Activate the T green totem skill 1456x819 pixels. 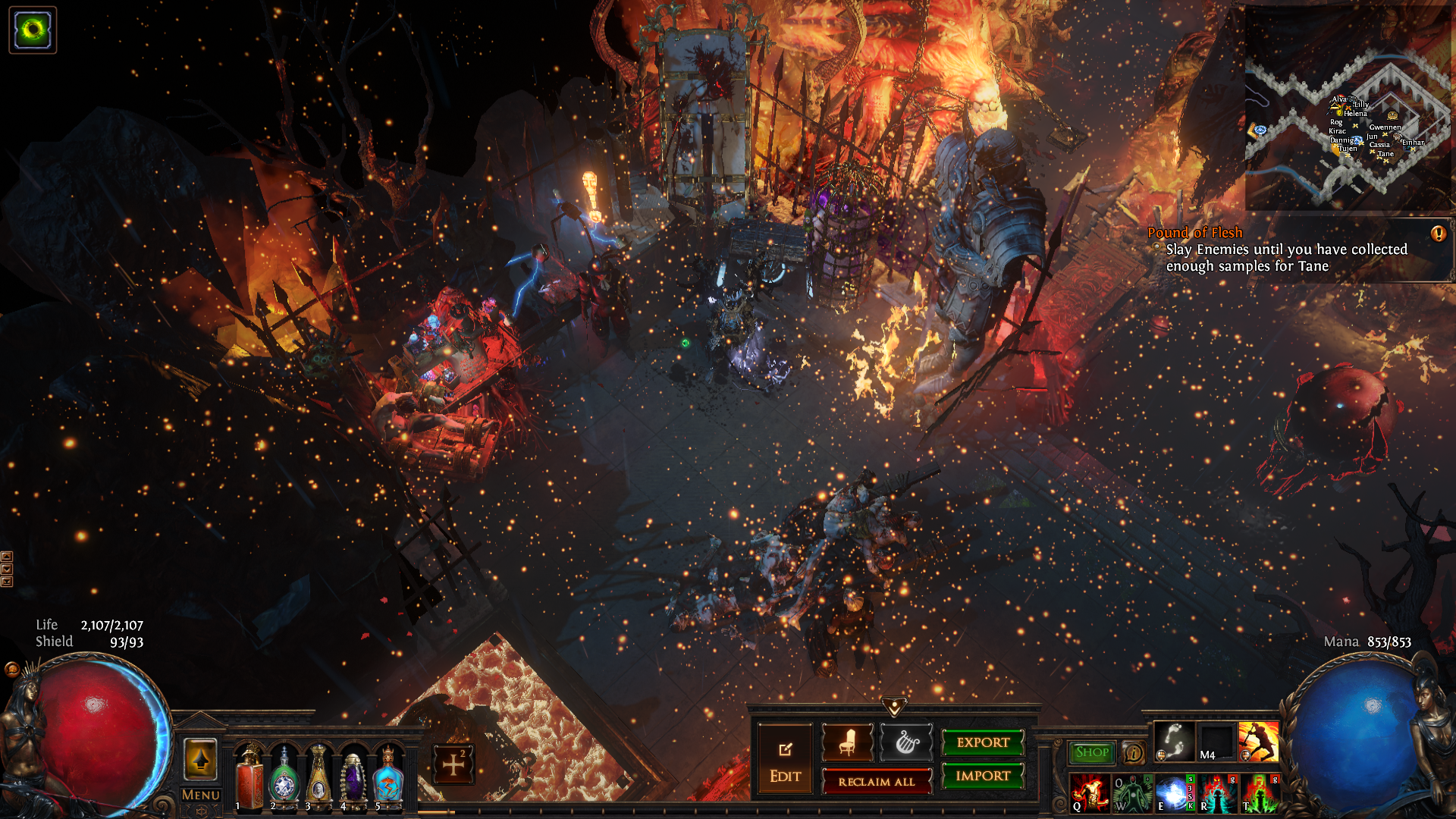pyautogui.click(x=1259, y=793)
